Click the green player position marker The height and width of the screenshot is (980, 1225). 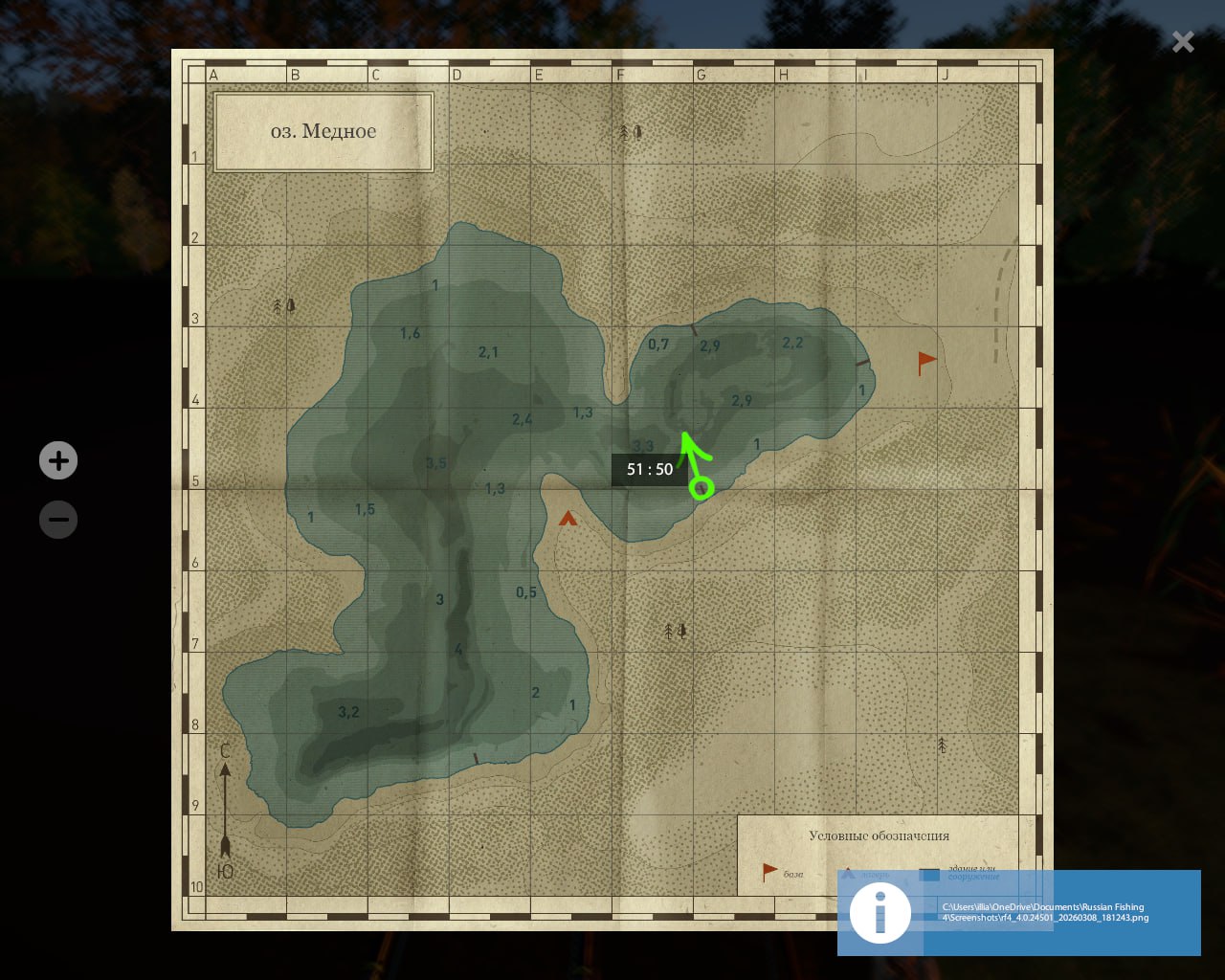pyautogui.click(x=702, y=487)
